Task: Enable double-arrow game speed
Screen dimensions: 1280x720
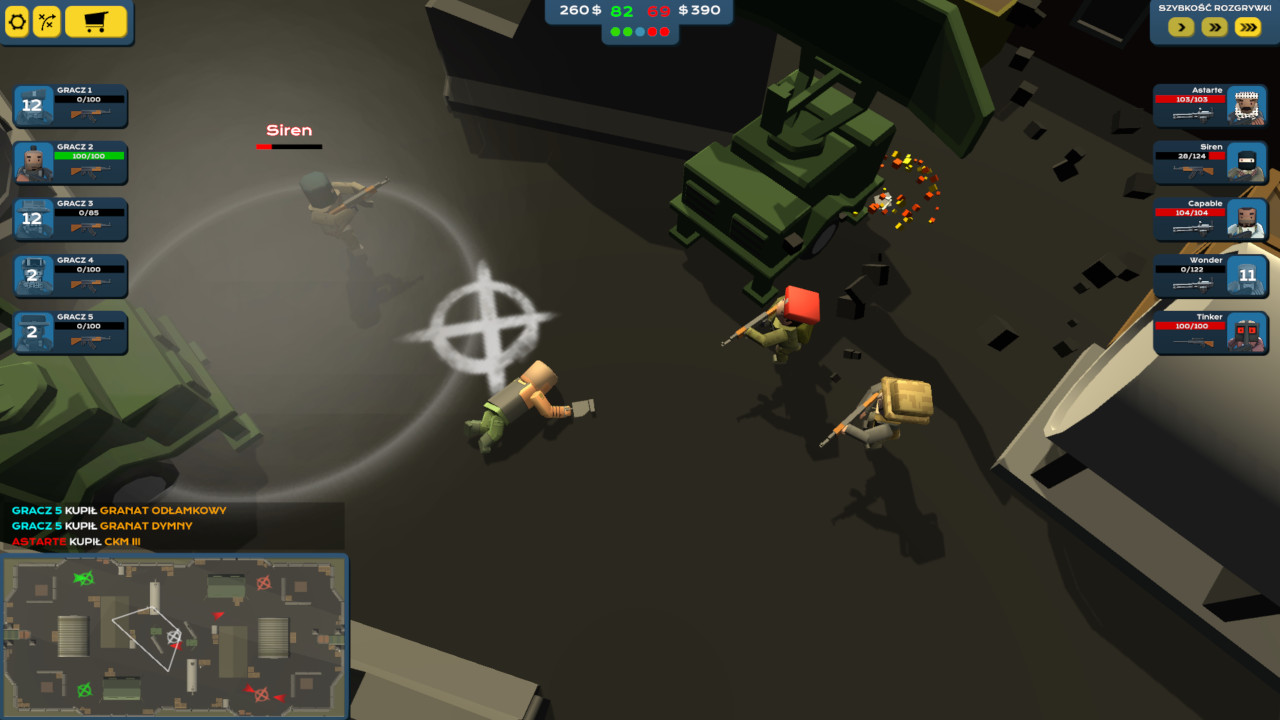Action: pos(1212,27)
